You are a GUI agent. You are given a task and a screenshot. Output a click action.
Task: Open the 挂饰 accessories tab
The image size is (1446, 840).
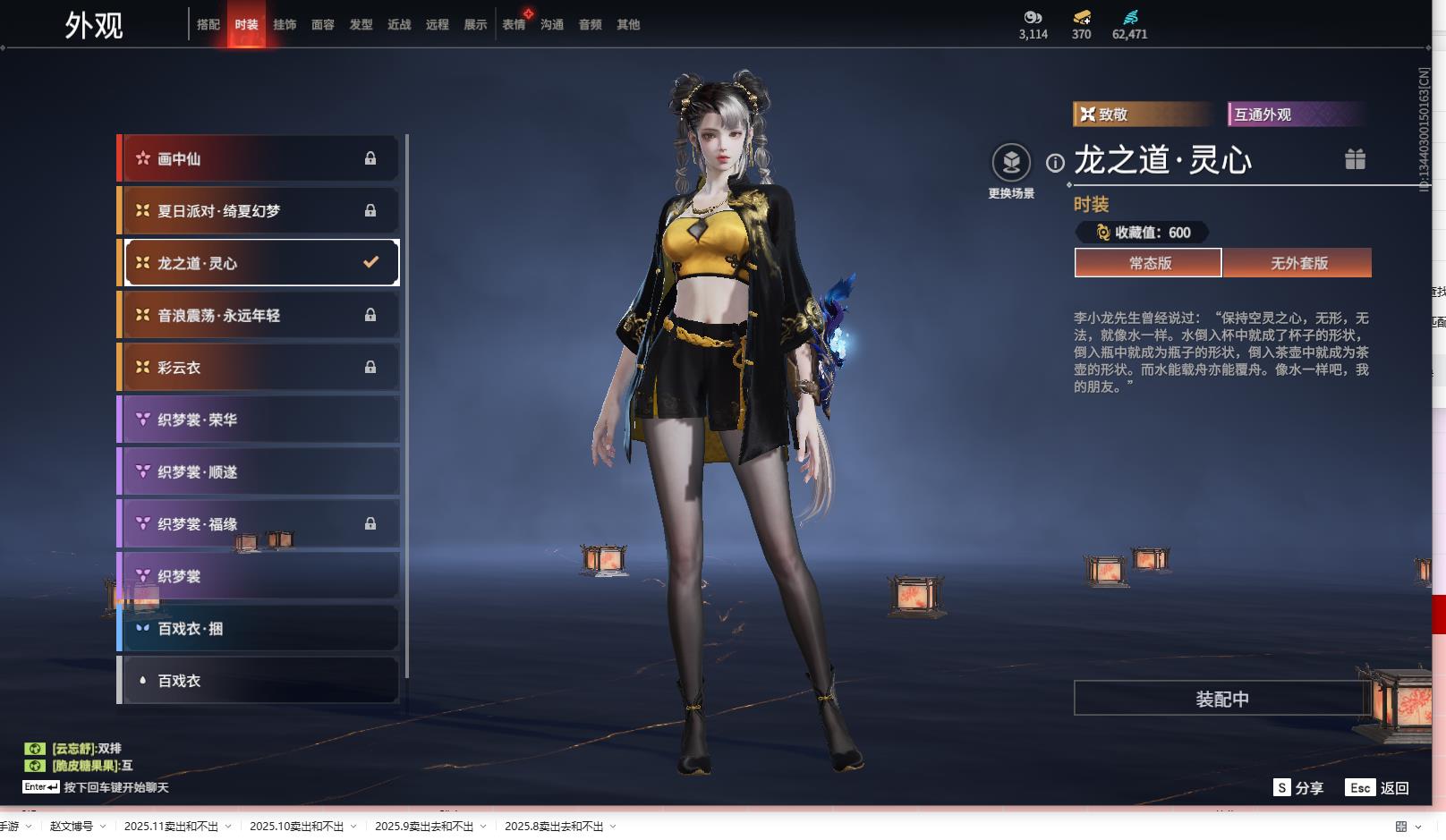click(285, 25)
